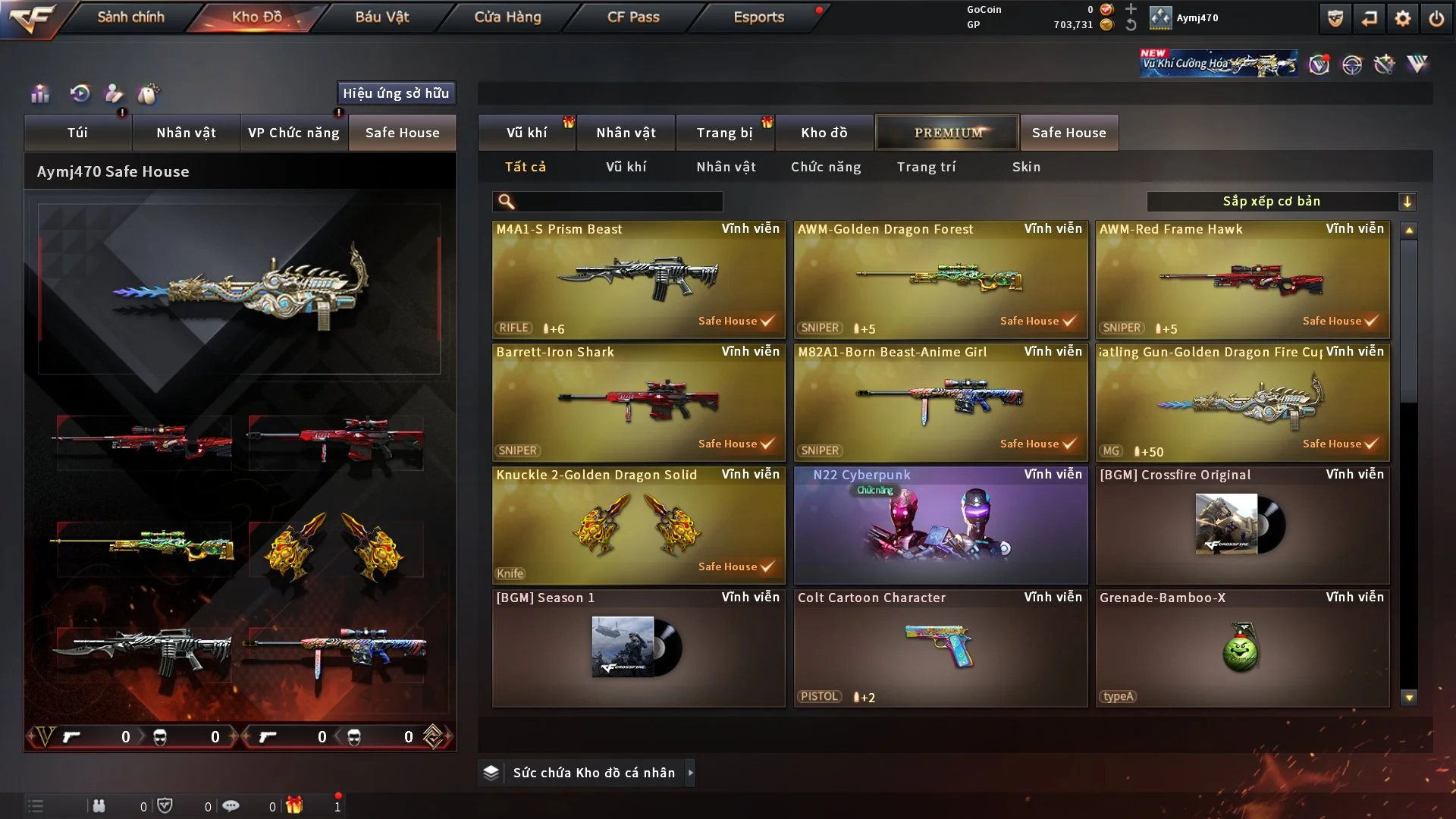
Task: Click the Hiệu ứng sở hữu button
Action: pos(396,93)
